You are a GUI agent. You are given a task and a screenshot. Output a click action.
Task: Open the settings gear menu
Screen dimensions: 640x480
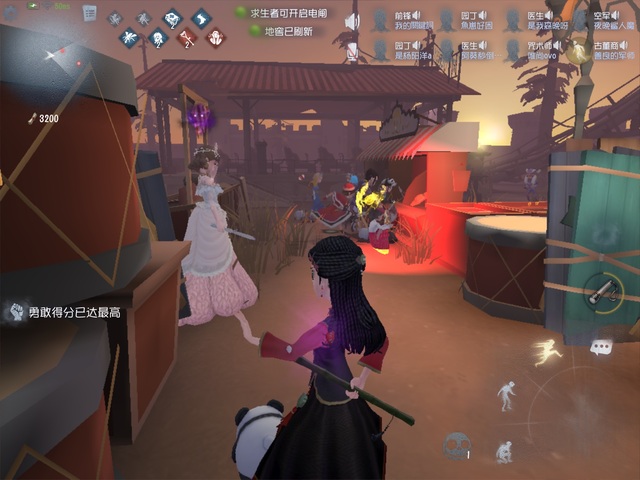pos(12,12)
